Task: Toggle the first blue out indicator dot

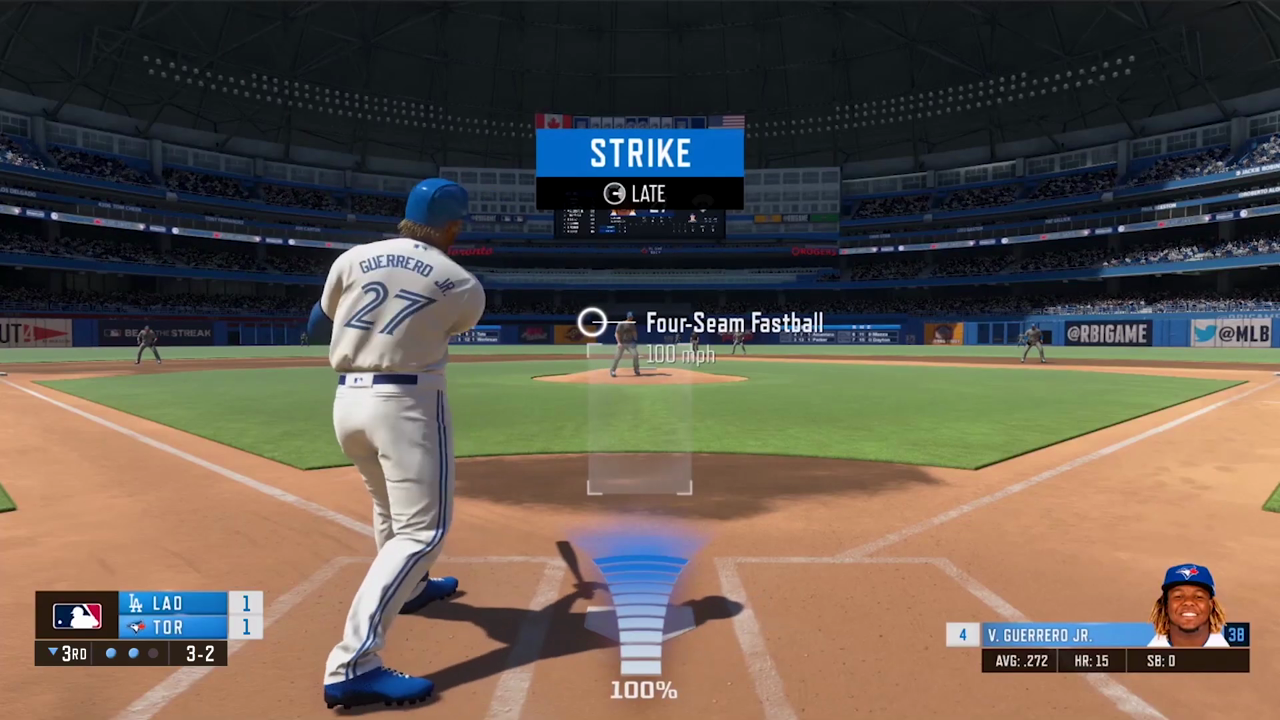Action: 110,653
